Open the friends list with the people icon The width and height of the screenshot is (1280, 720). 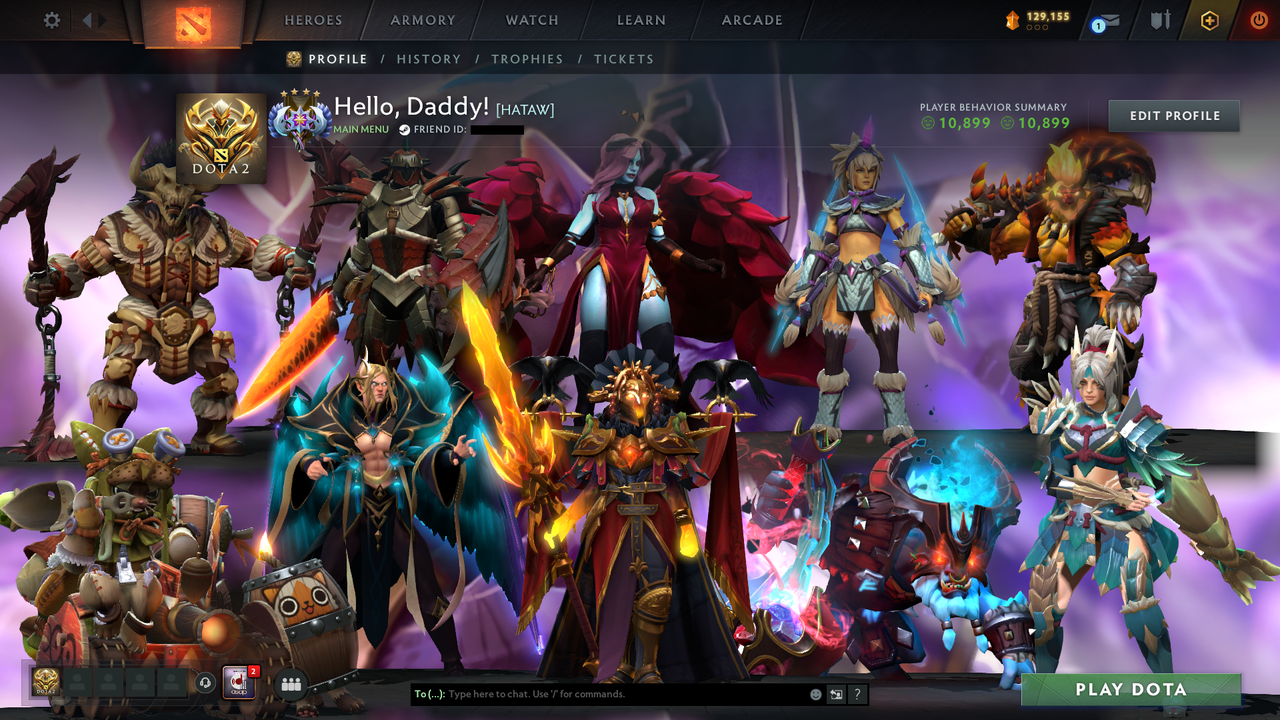click(x=290, y=683)
